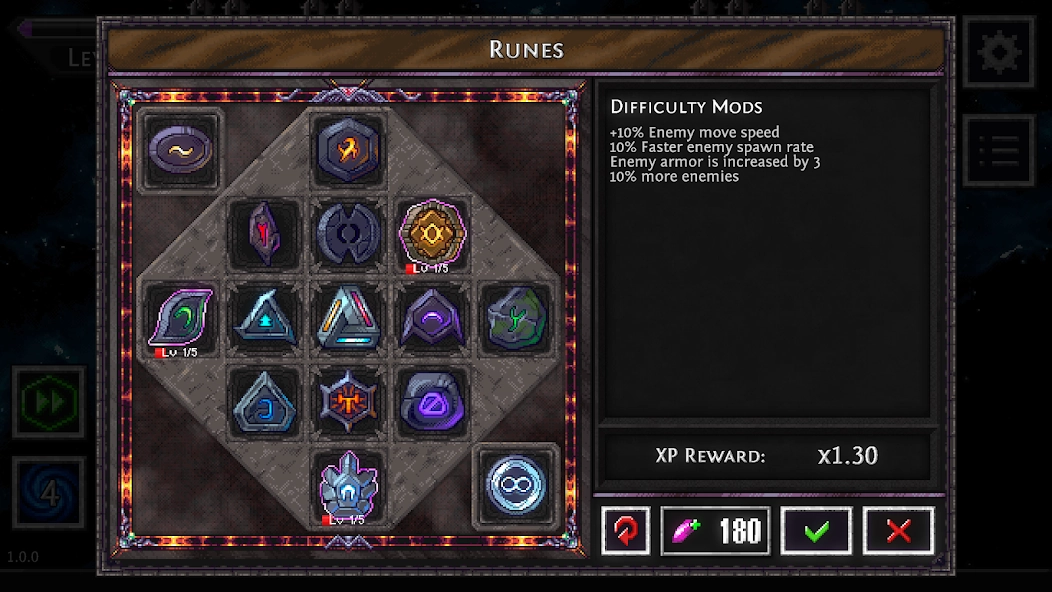Select the blue spiral pentagon rune
The image size is (1052, 592).
tap(265, 402)
